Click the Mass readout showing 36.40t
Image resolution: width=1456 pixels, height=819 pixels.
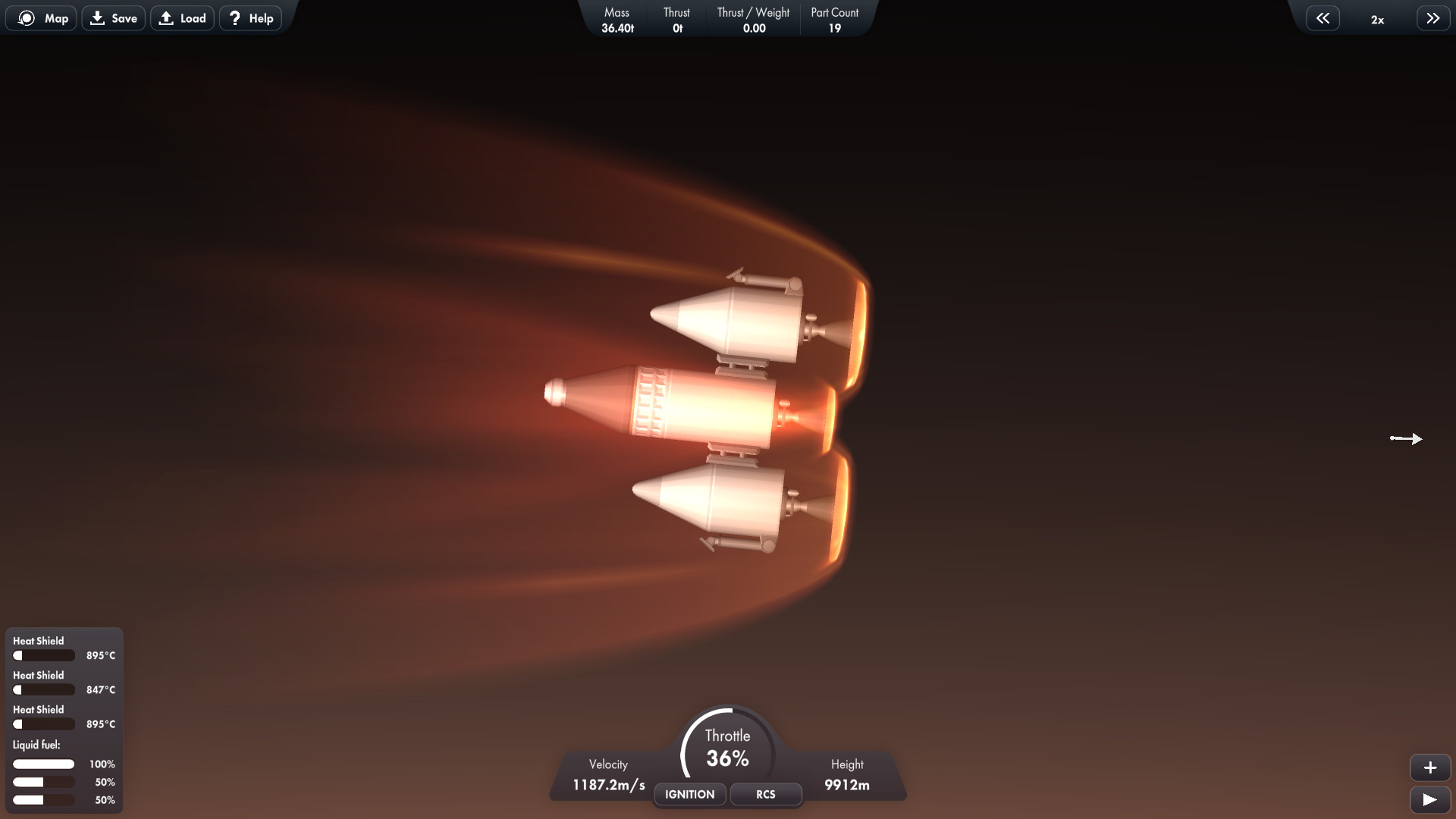[617, 19]
